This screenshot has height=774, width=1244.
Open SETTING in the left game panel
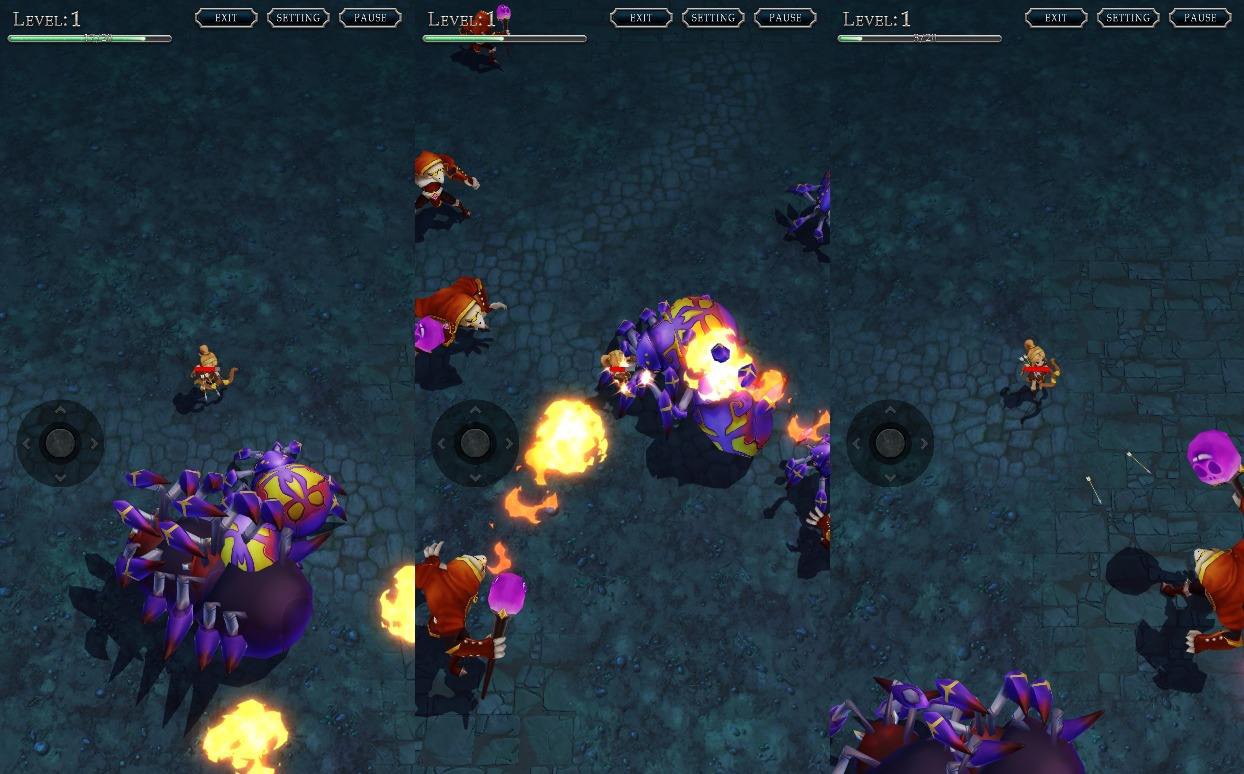(x=298, y=18)
